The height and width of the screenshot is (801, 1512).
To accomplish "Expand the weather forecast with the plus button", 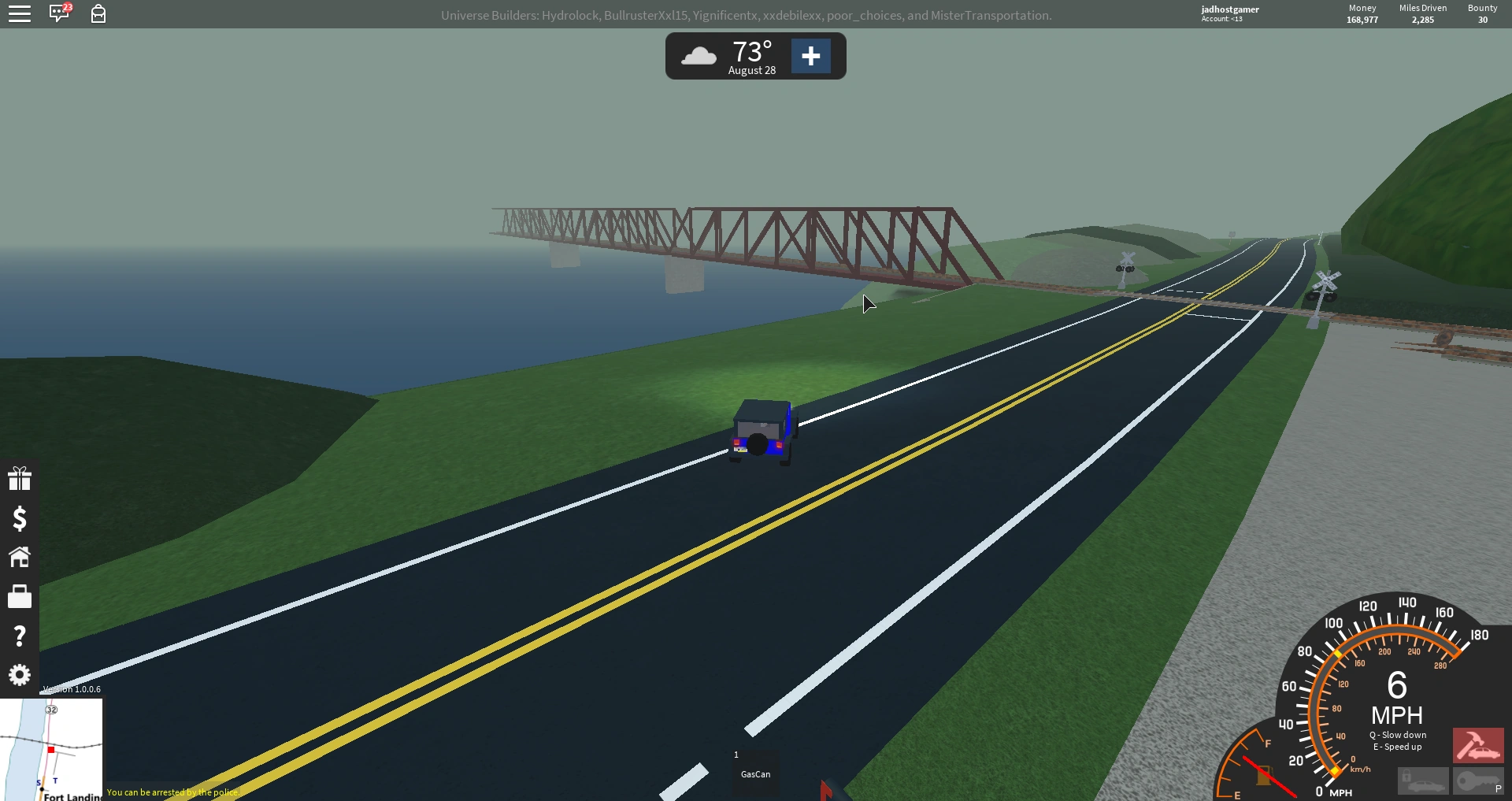I will [811, 56].
